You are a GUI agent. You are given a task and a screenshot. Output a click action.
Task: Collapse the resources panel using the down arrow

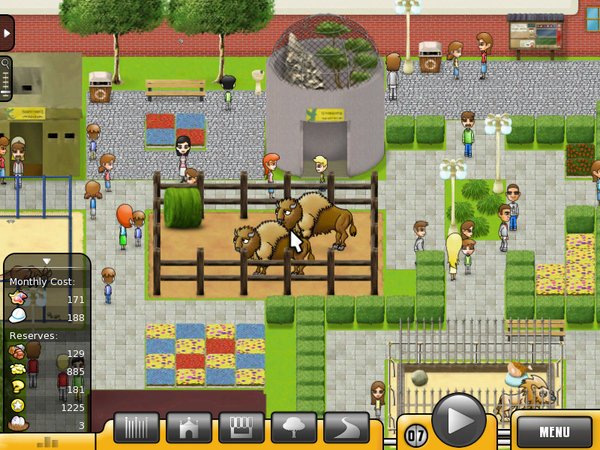45,262
